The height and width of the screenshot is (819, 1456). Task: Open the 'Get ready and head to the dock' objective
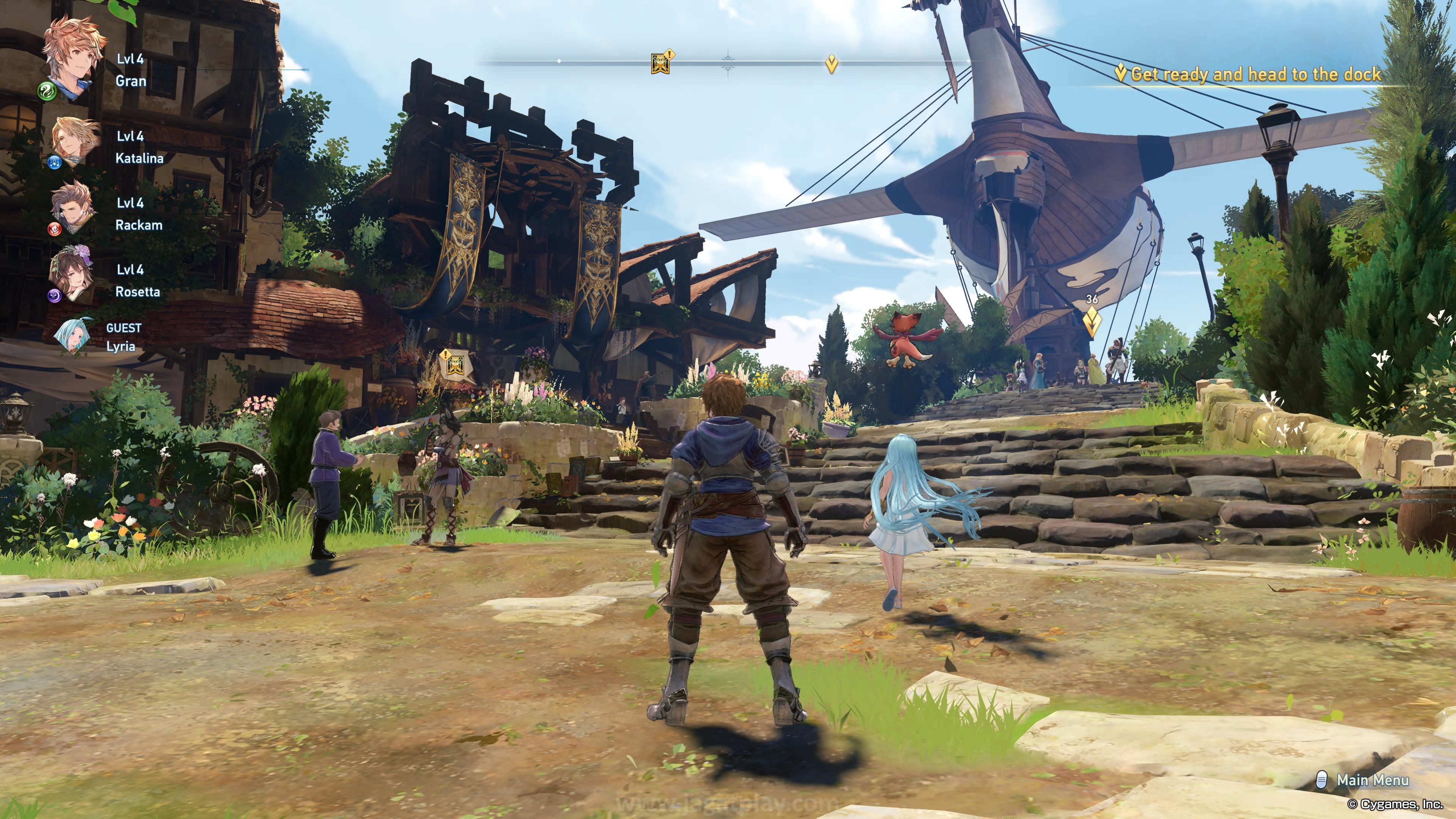tap(1255, 75)
